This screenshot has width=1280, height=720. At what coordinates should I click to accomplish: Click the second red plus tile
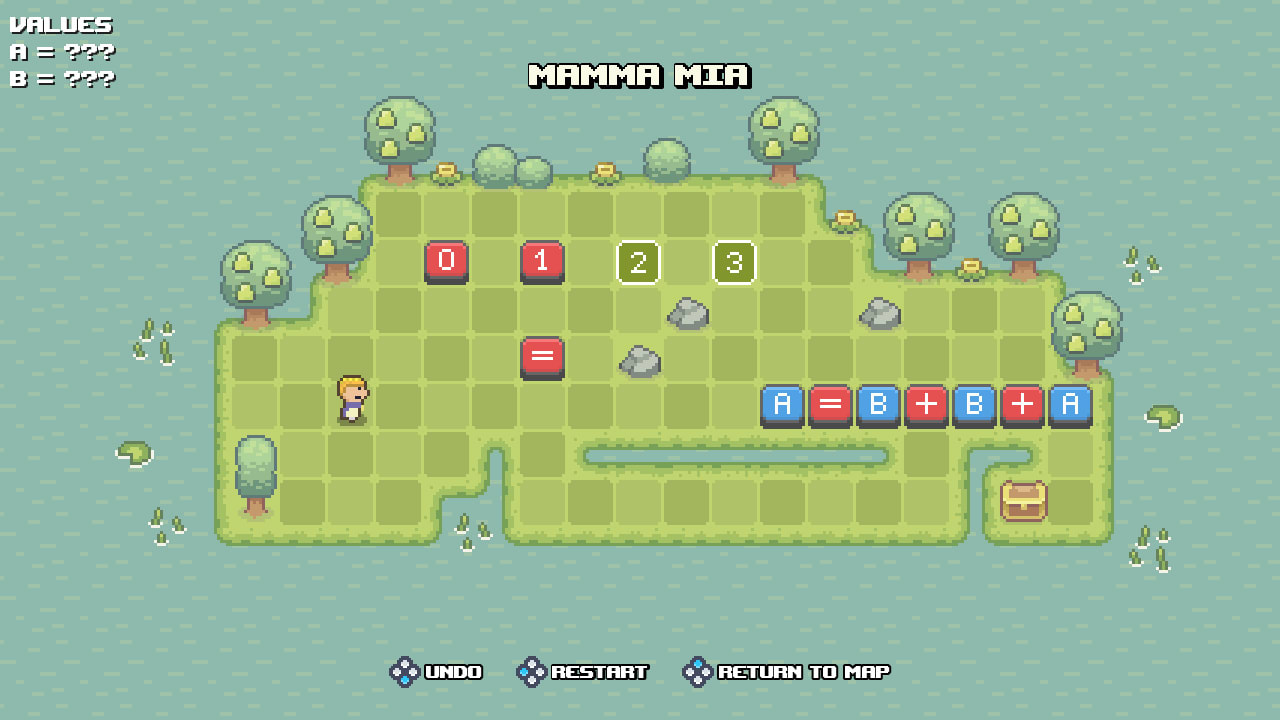click(1023, 405)
